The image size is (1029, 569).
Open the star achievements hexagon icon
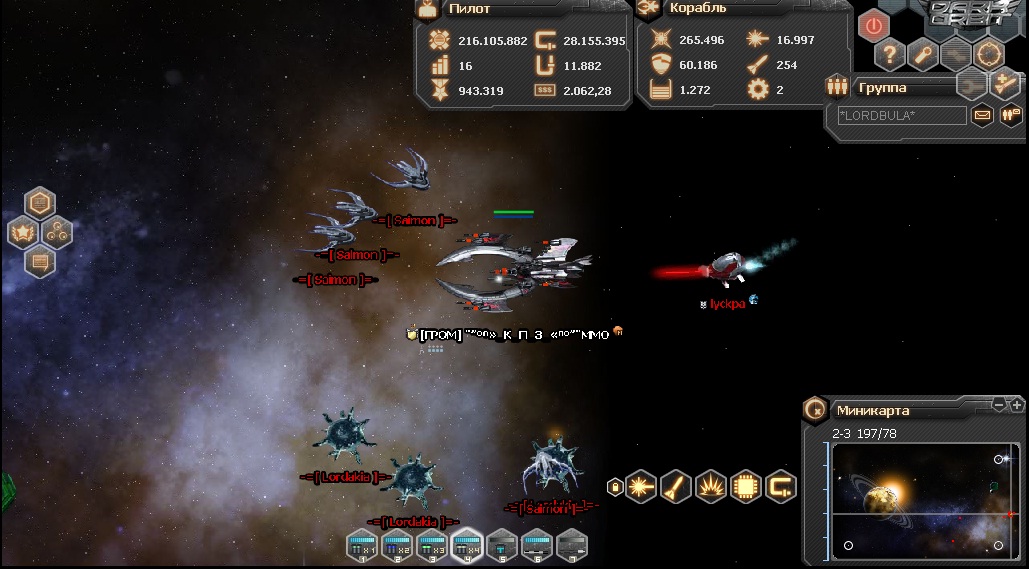click(x=22, y=233)
